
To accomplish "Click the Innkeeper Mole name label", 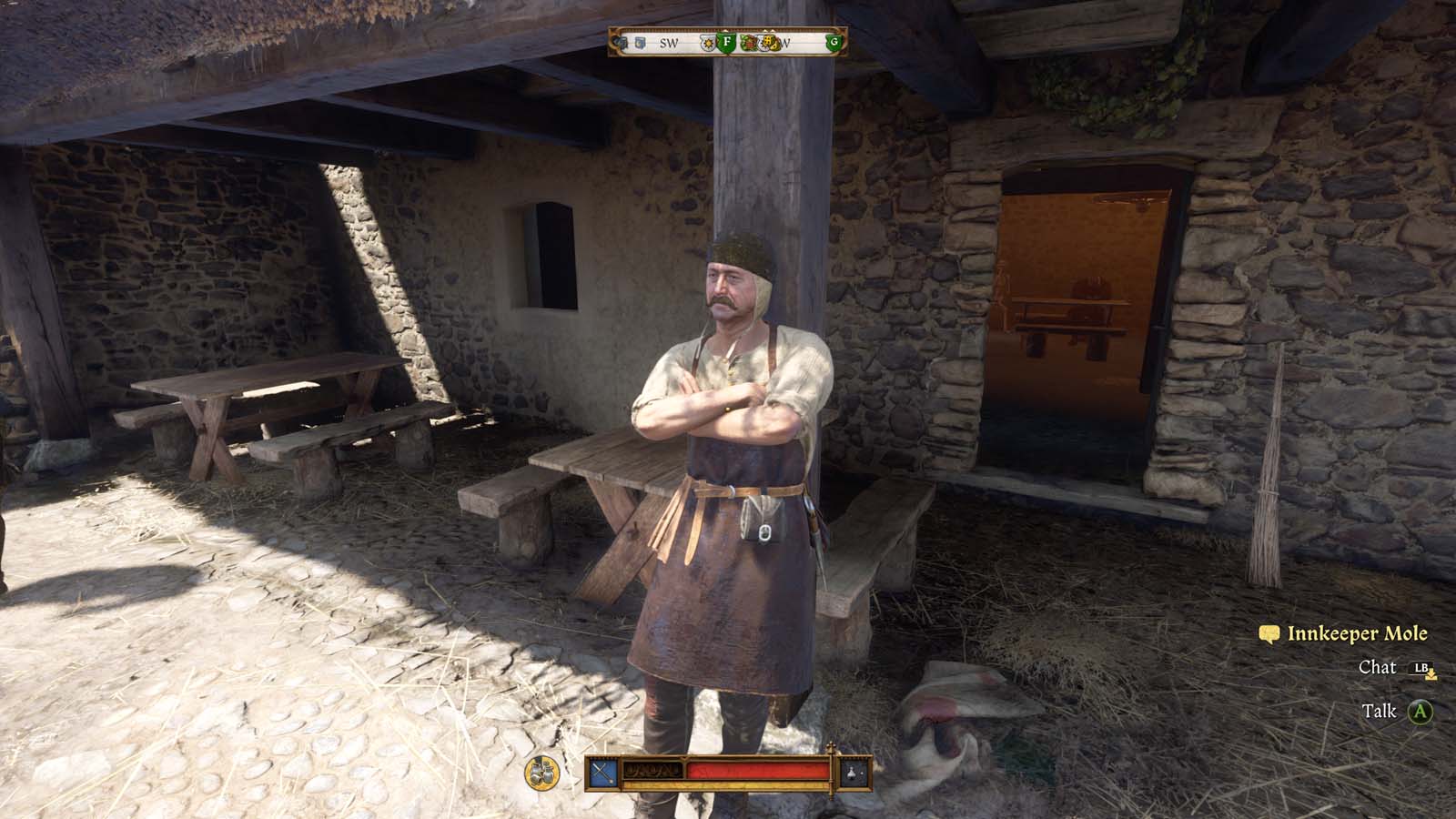I will point(1360,634).
